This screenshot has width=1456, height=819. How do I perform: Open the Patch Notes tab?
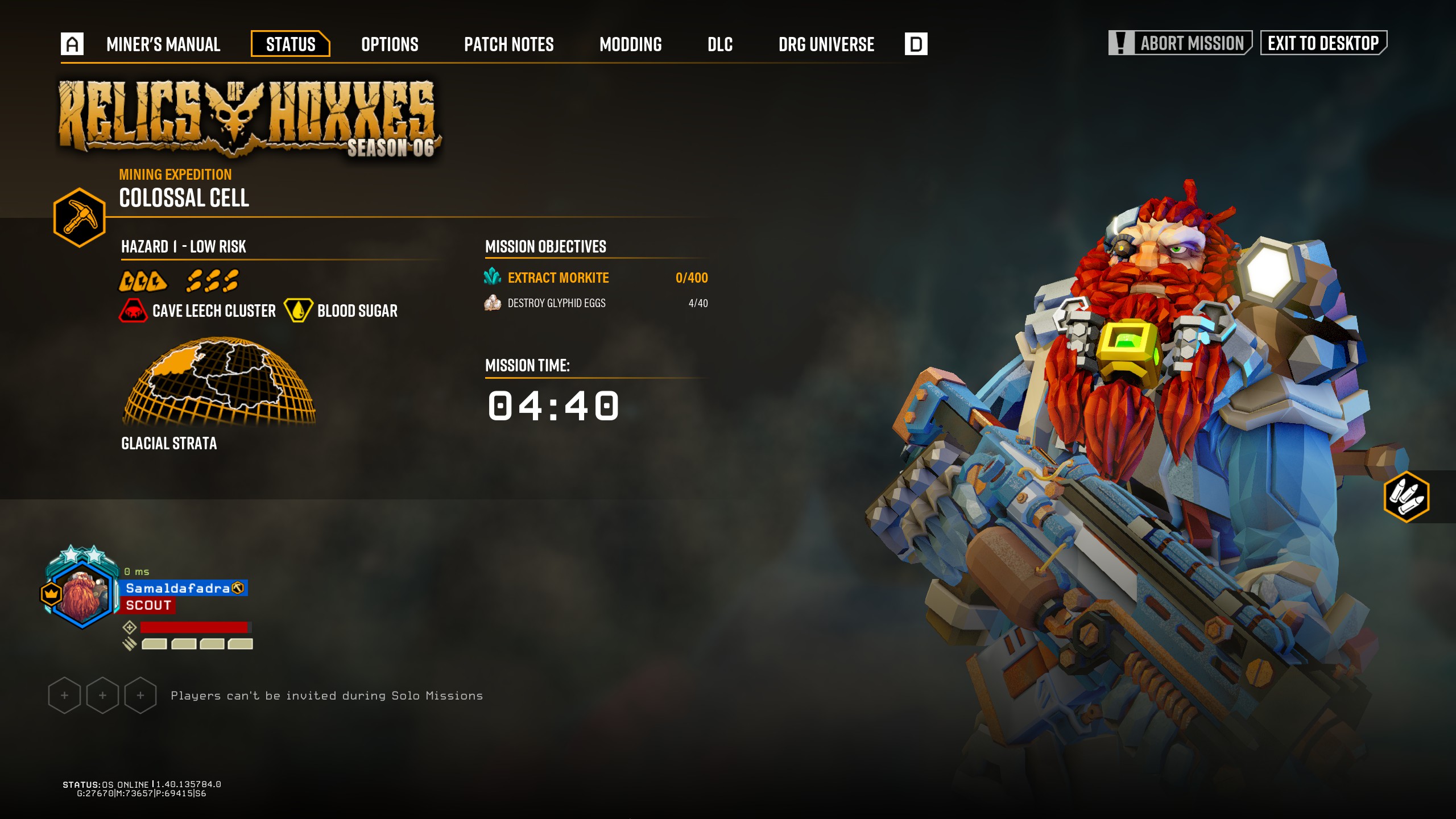508,44
